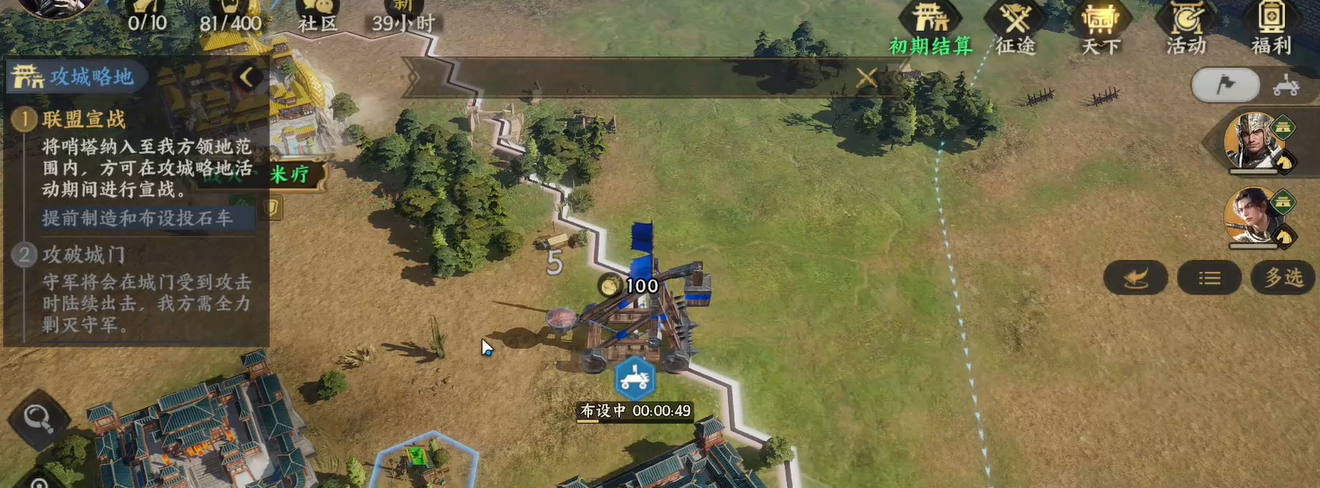Select step 2 攻破城门 objective
Viewport: 1320px width, 488px height.
(x=84, y=254)
